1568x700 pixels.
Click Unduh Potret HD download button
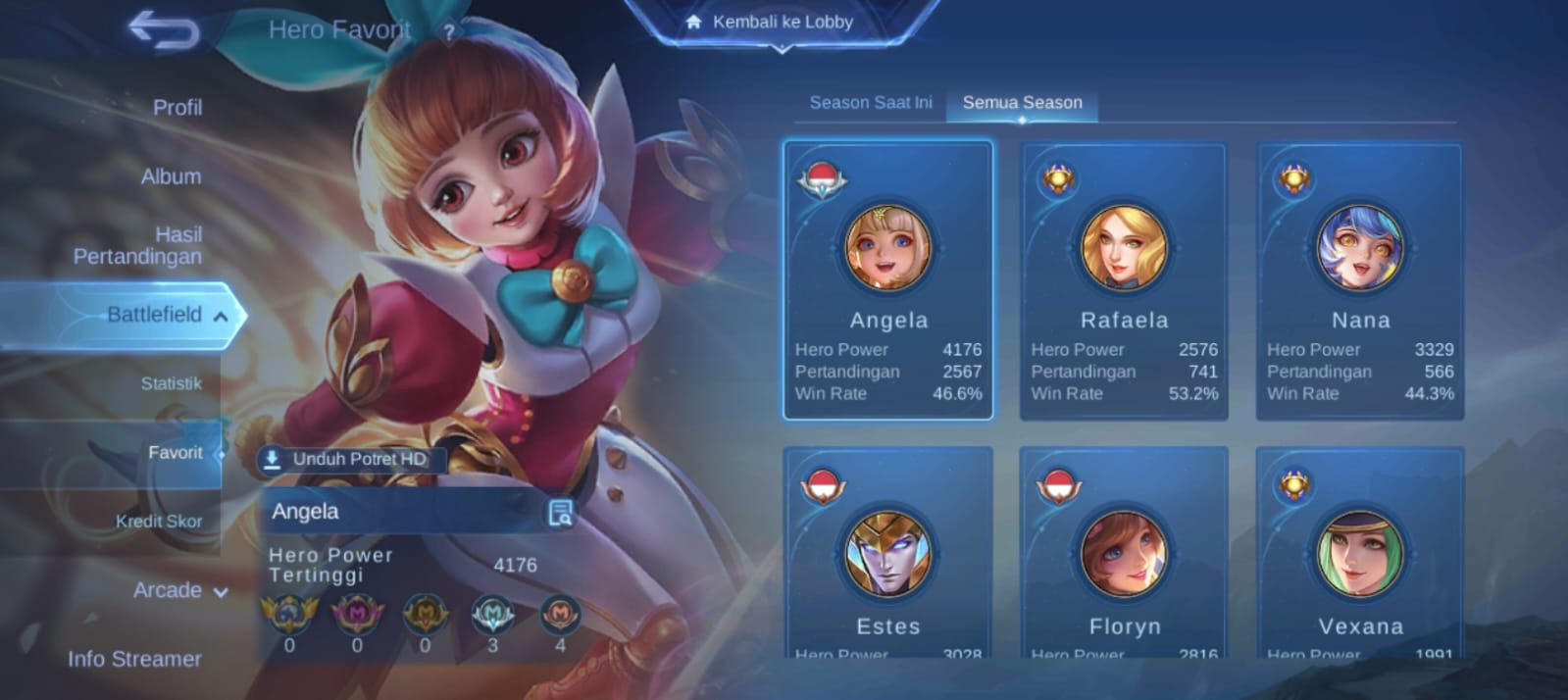coord(349,459)
